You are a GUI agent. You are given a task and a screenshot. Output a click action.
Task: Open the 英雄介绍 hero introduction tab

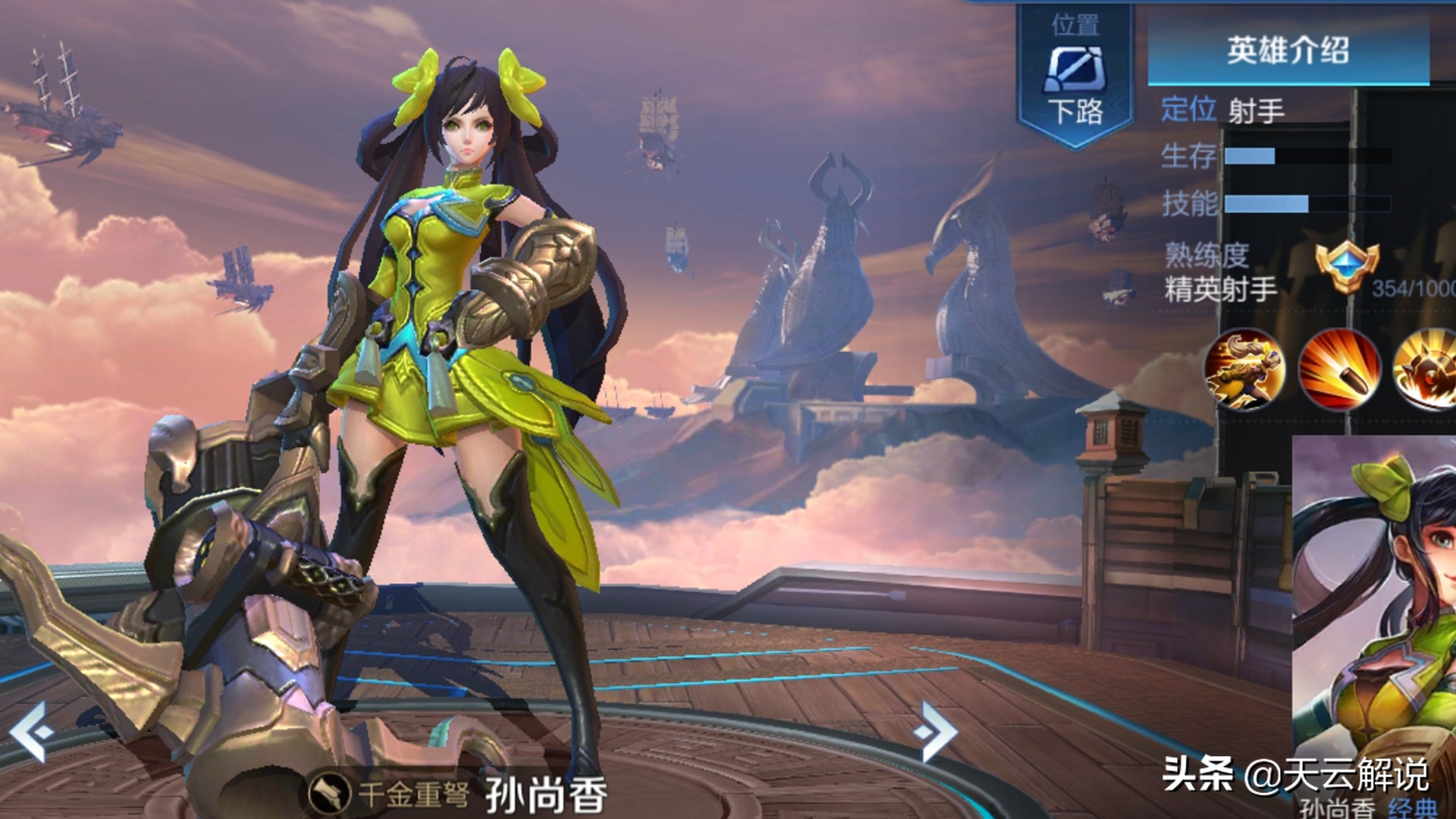click(x=1288, y=52)
